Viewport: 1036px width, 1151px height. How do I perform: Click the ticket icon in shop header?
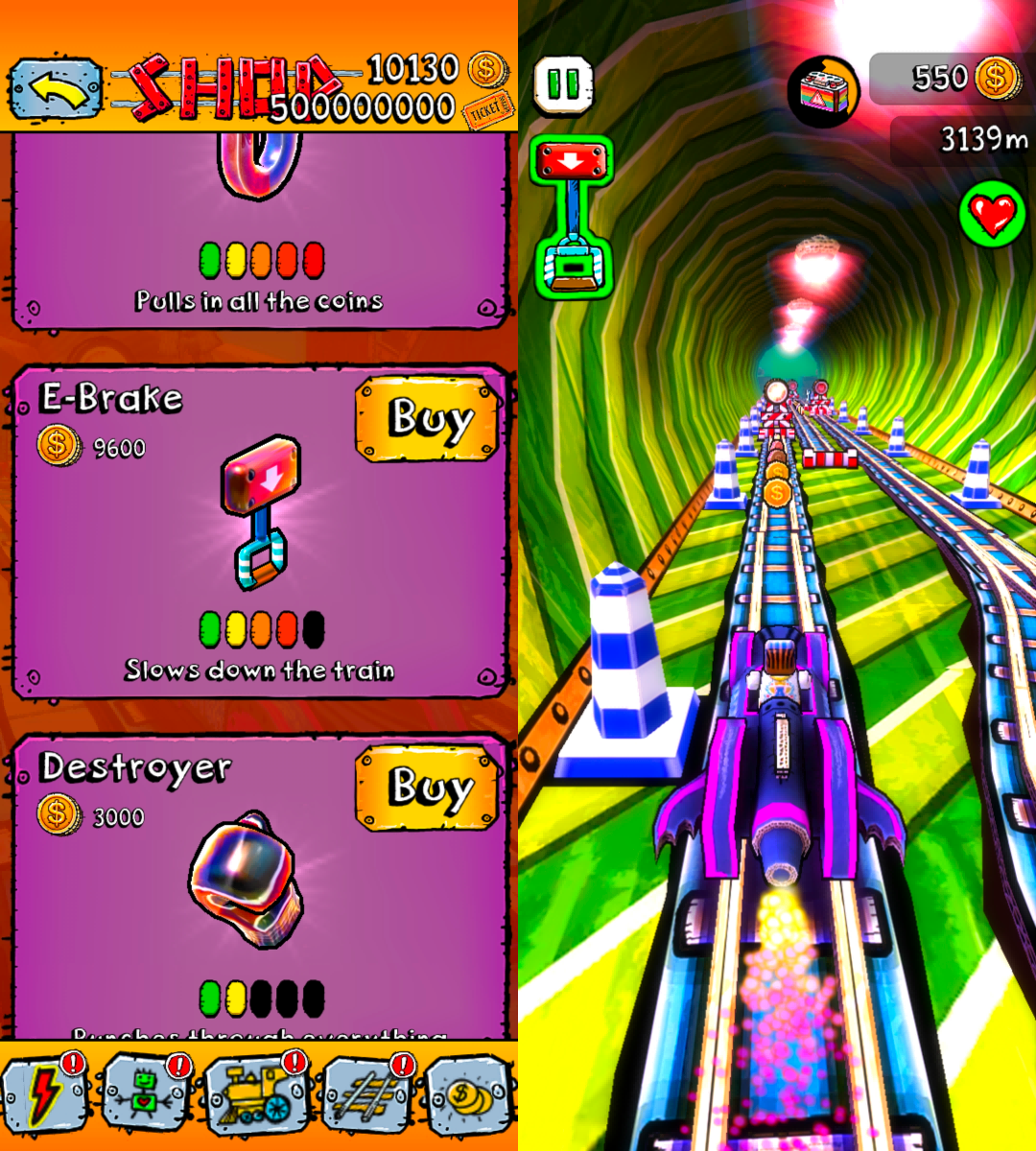pyautogui.click(x=487, y=112)
